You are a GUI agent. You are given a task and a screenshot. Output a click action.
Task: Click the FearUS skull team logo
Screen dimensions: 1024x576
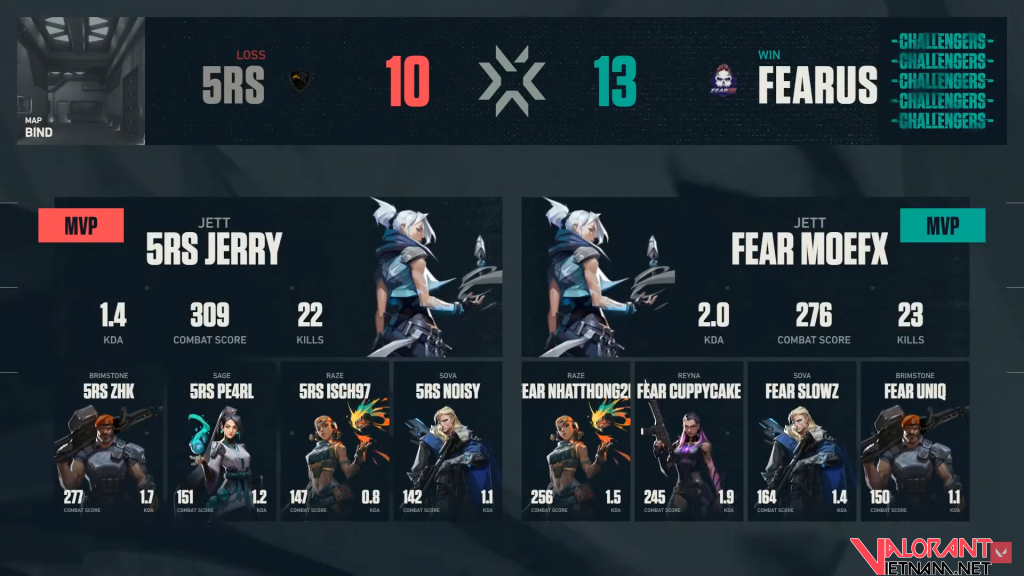725,82
